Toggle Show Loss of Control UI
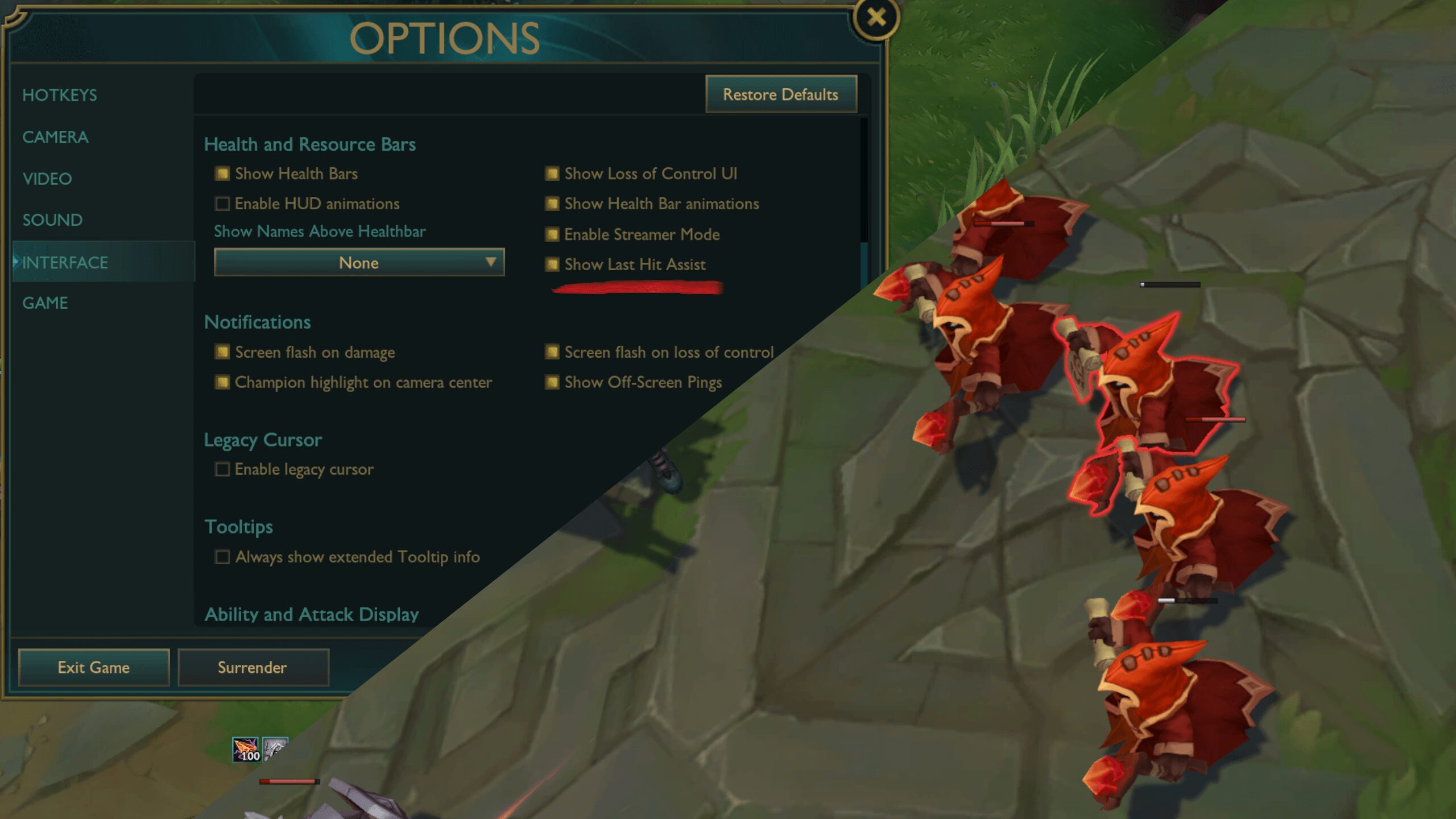1456x819 pixels. coord(552,173)
